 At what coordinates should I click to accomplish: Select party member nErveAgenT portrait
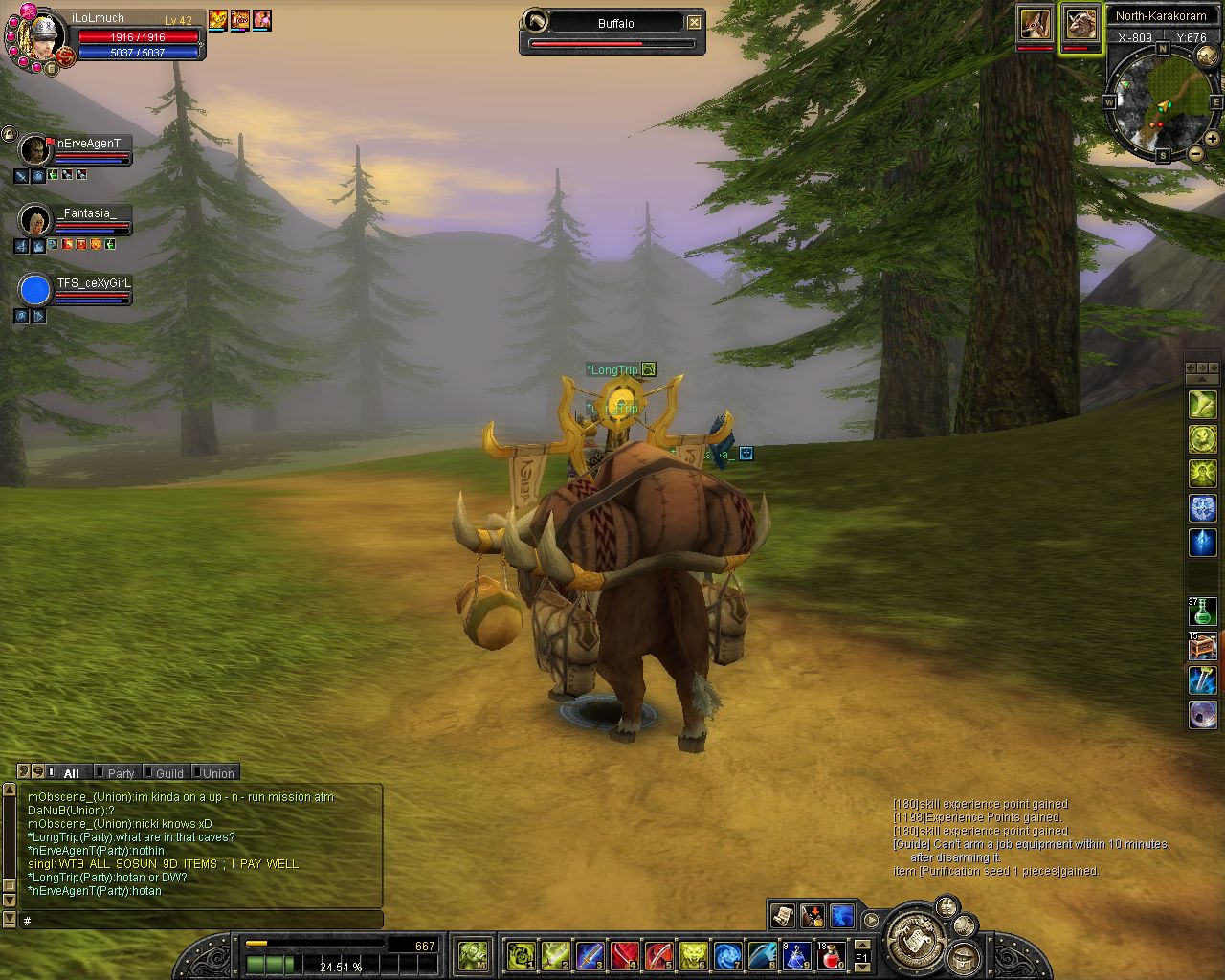pos(35,149)
